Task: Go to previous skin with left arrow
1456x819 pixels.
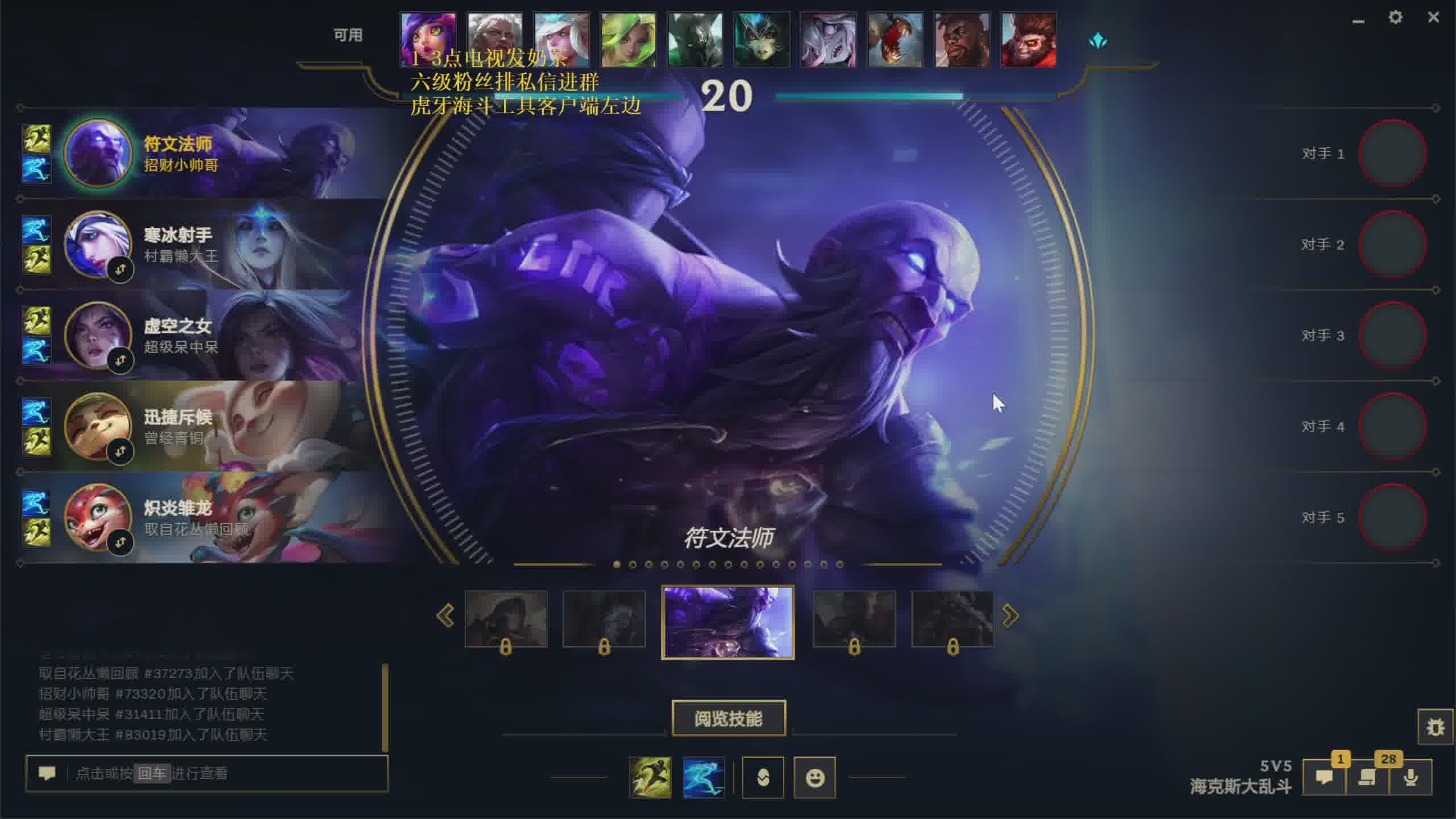Action: click(x=445, y=616)
